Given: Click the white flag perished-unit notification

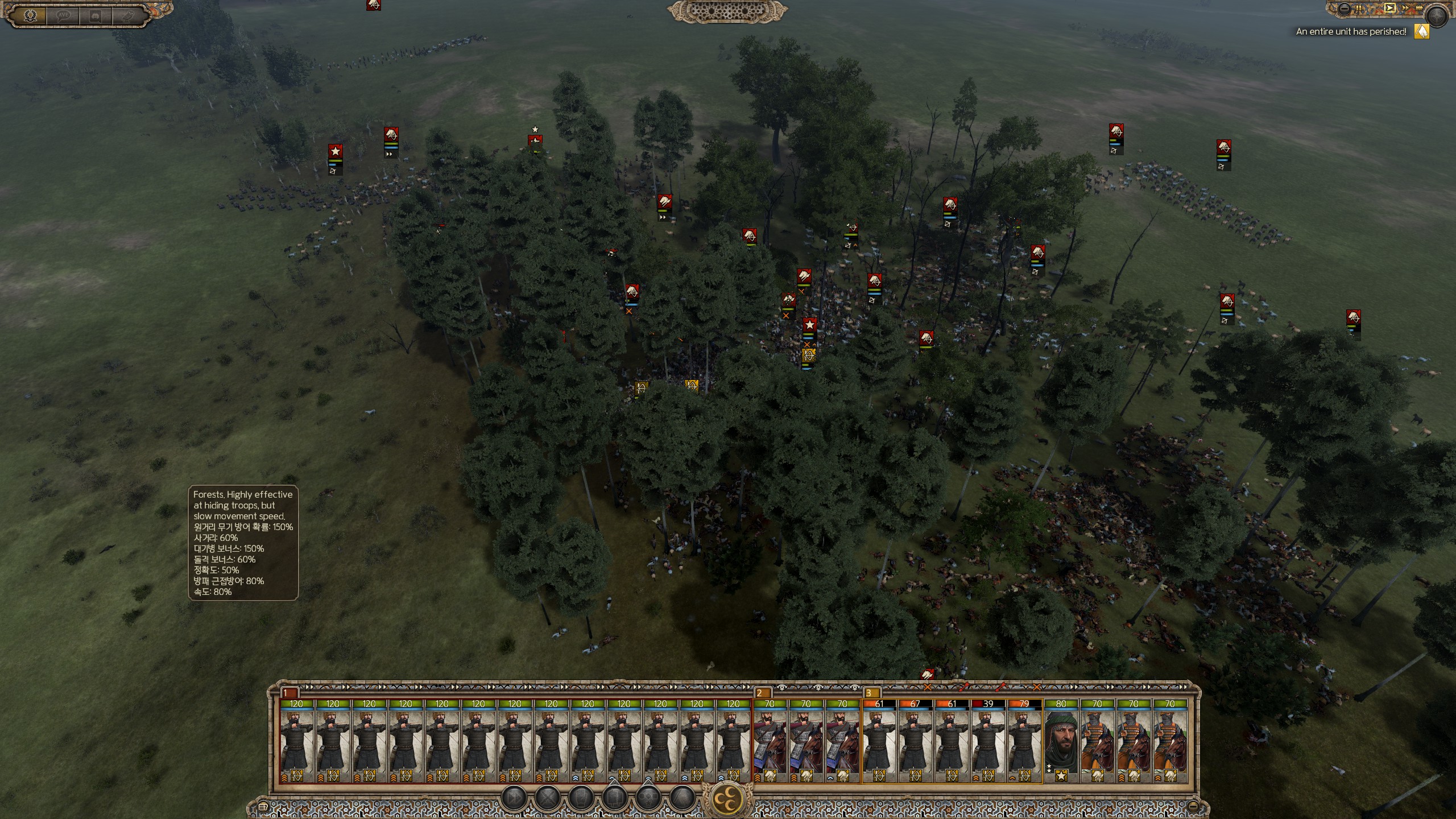Looking at the screenshot, I should point(1421,32).
